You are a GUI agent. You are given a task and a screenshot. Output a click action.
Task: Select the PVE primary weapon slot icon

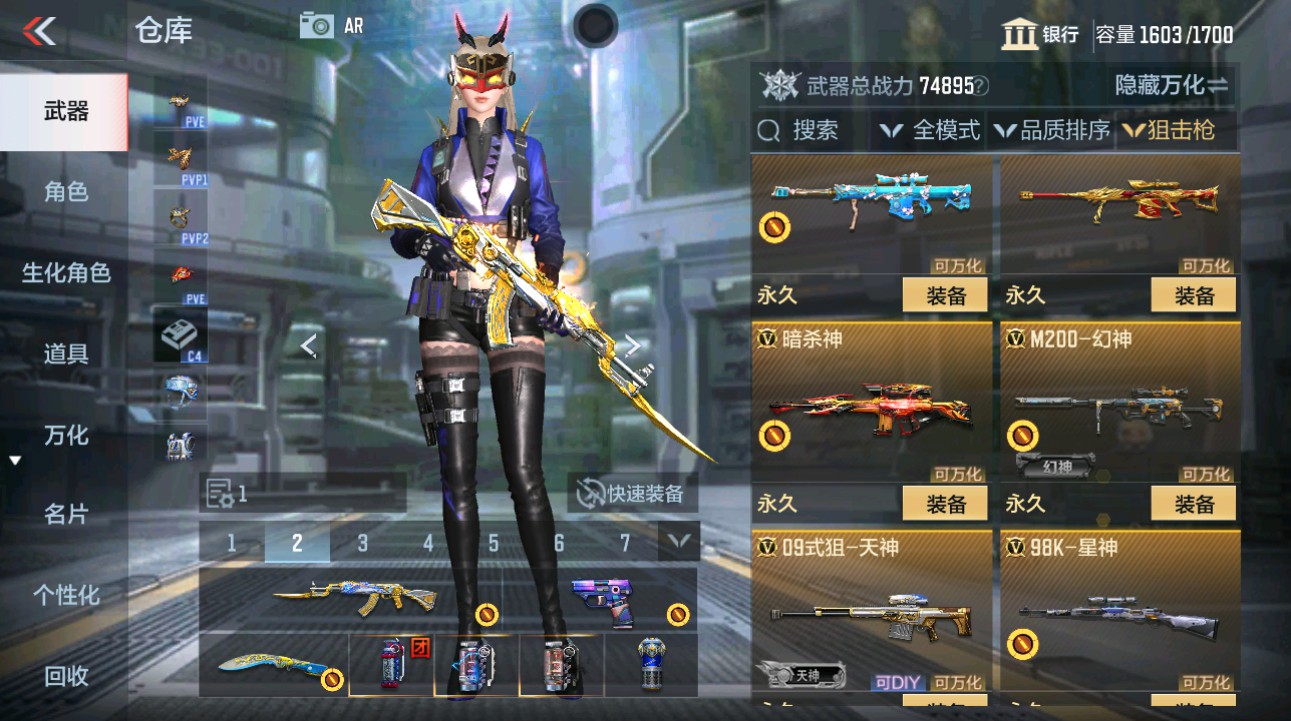tap(179, 105)
